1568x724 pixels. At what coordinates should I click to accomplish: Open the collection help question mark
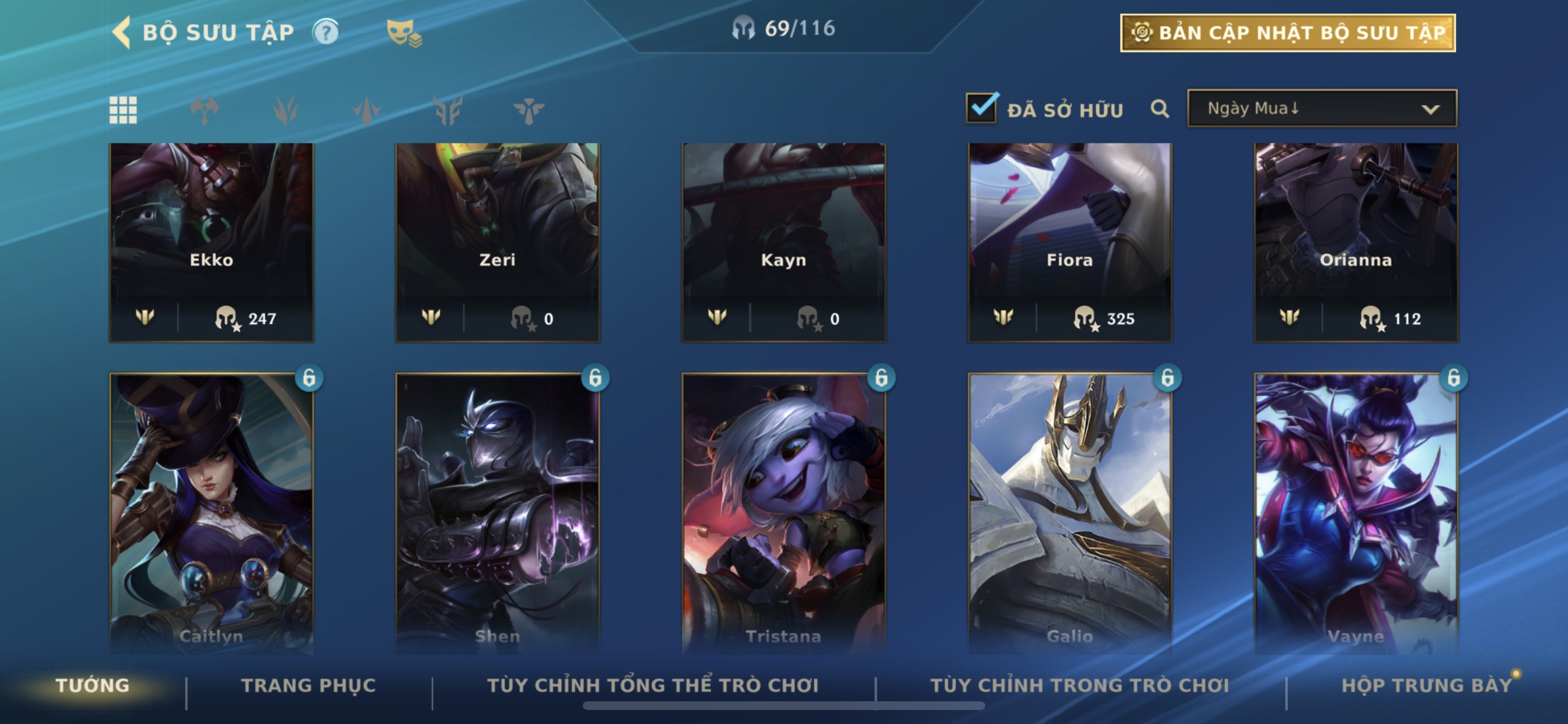[x=325, y=32]
